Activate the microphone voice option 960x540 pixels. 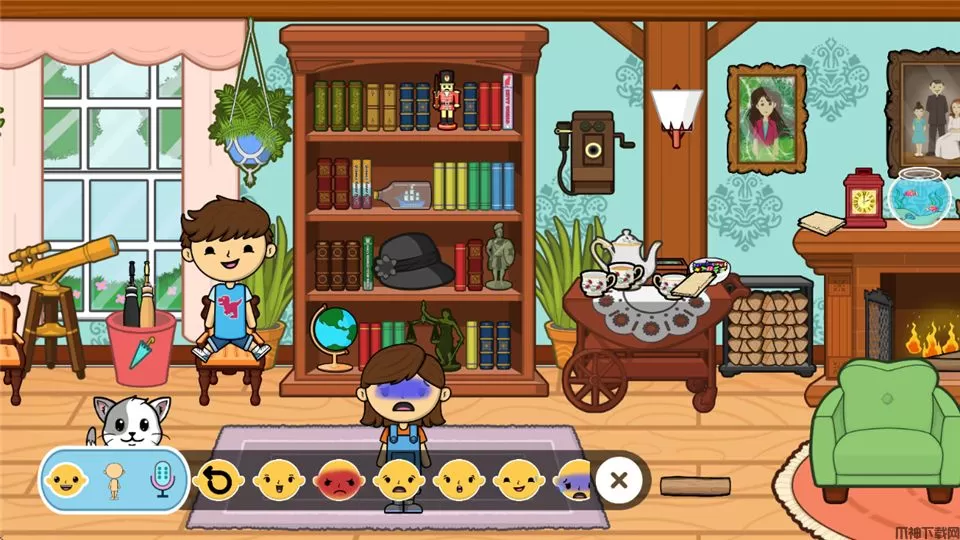point(161,481)
